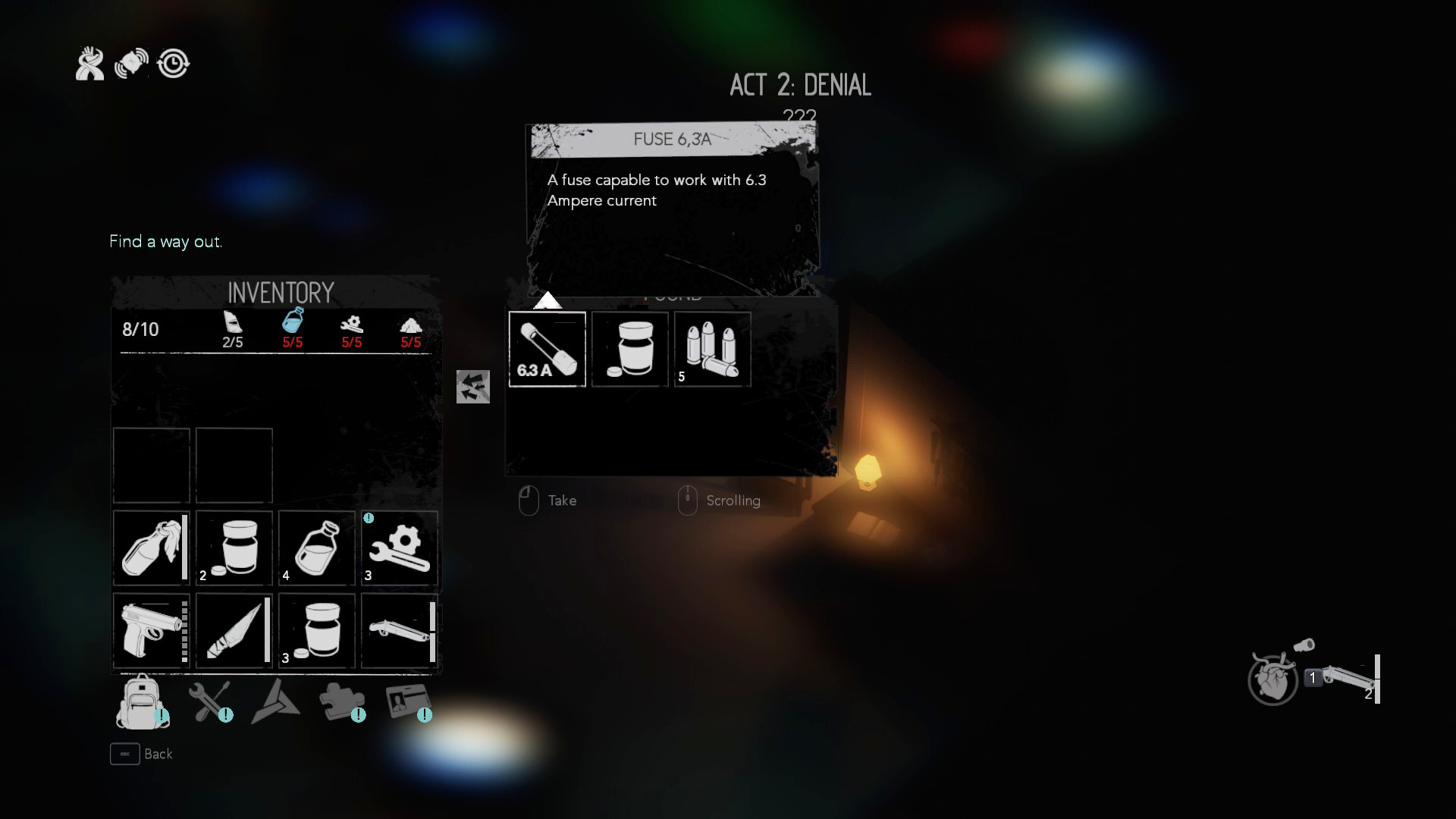
Task: Click the transfer arrows between inventory and Found
Action: point(473,387)
